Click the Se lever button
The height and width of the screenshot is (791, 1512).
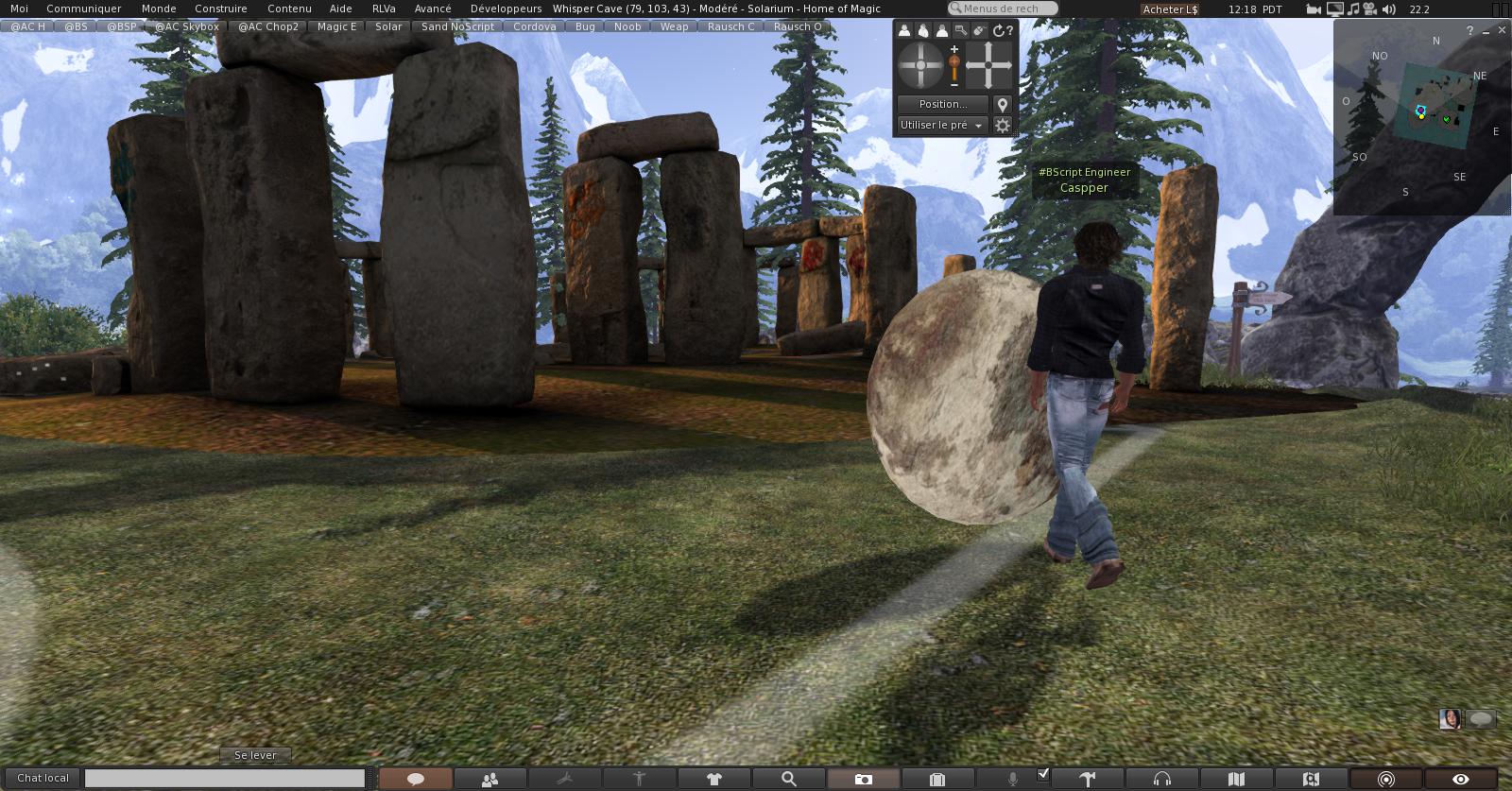(x=255, y=755)
